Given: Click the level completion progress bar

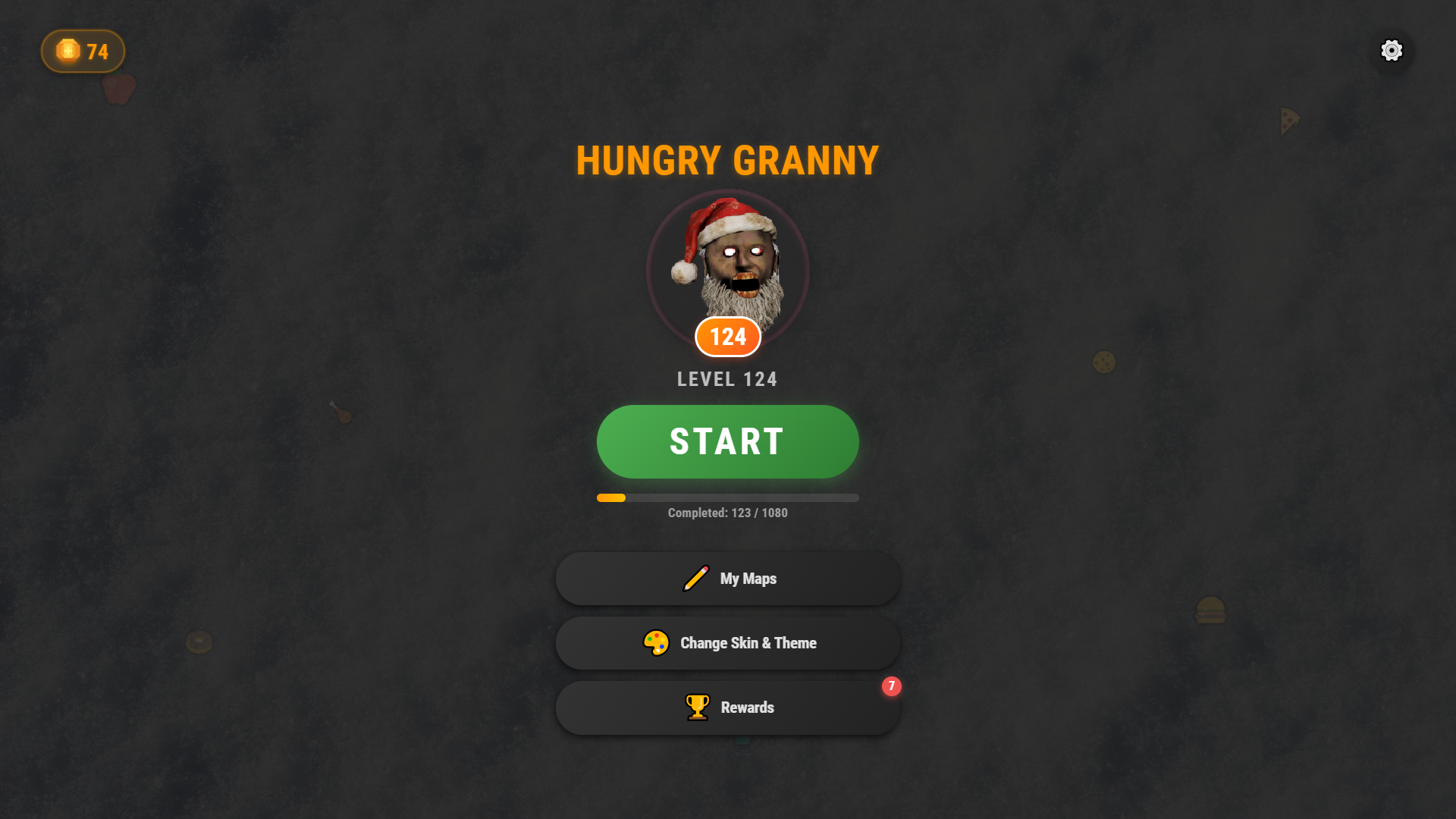Looking at the screenshot, I should click(726, 497).
